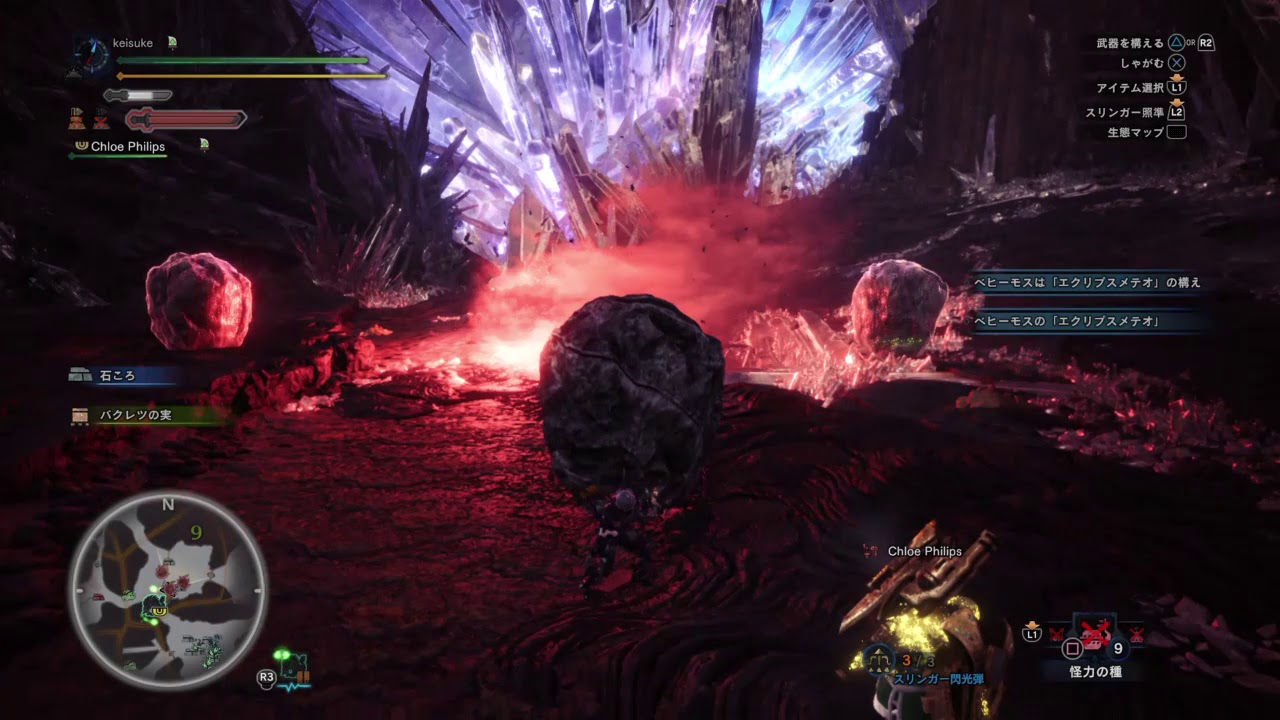Open the circular minimap
Viewport: 1280px width, 720px height.
(x=167, y=590)
